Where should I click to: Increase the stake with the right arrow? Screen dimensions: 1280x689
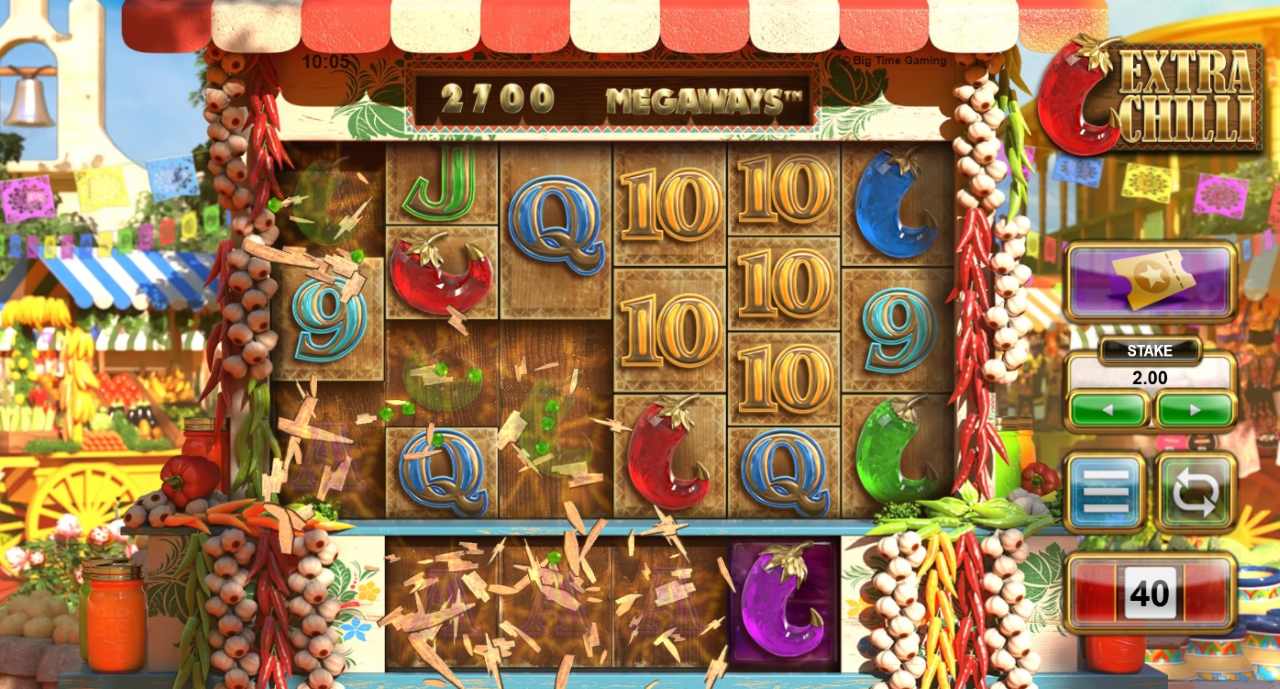pos(1195,409)
